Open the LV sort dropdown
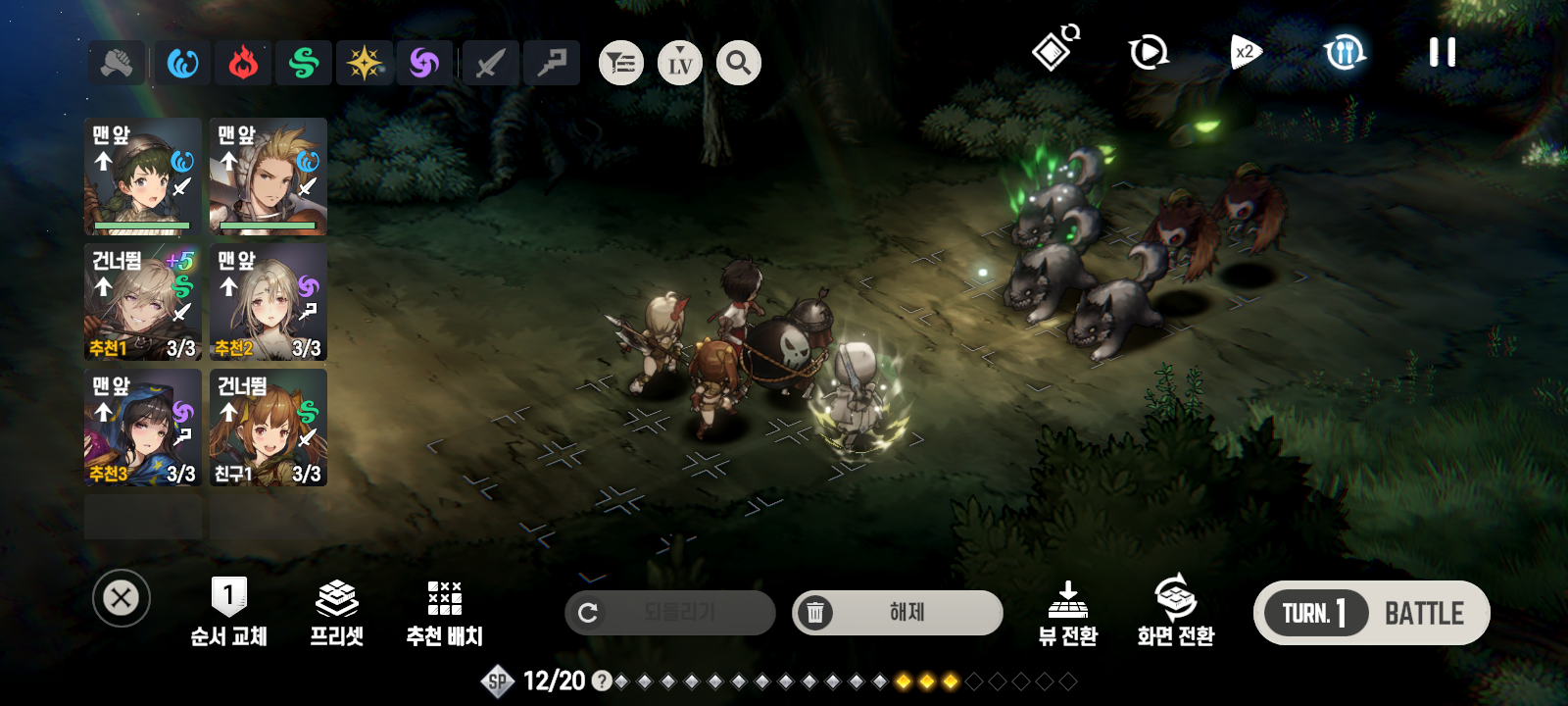The image size is (1568, 706). click(680, 62)
